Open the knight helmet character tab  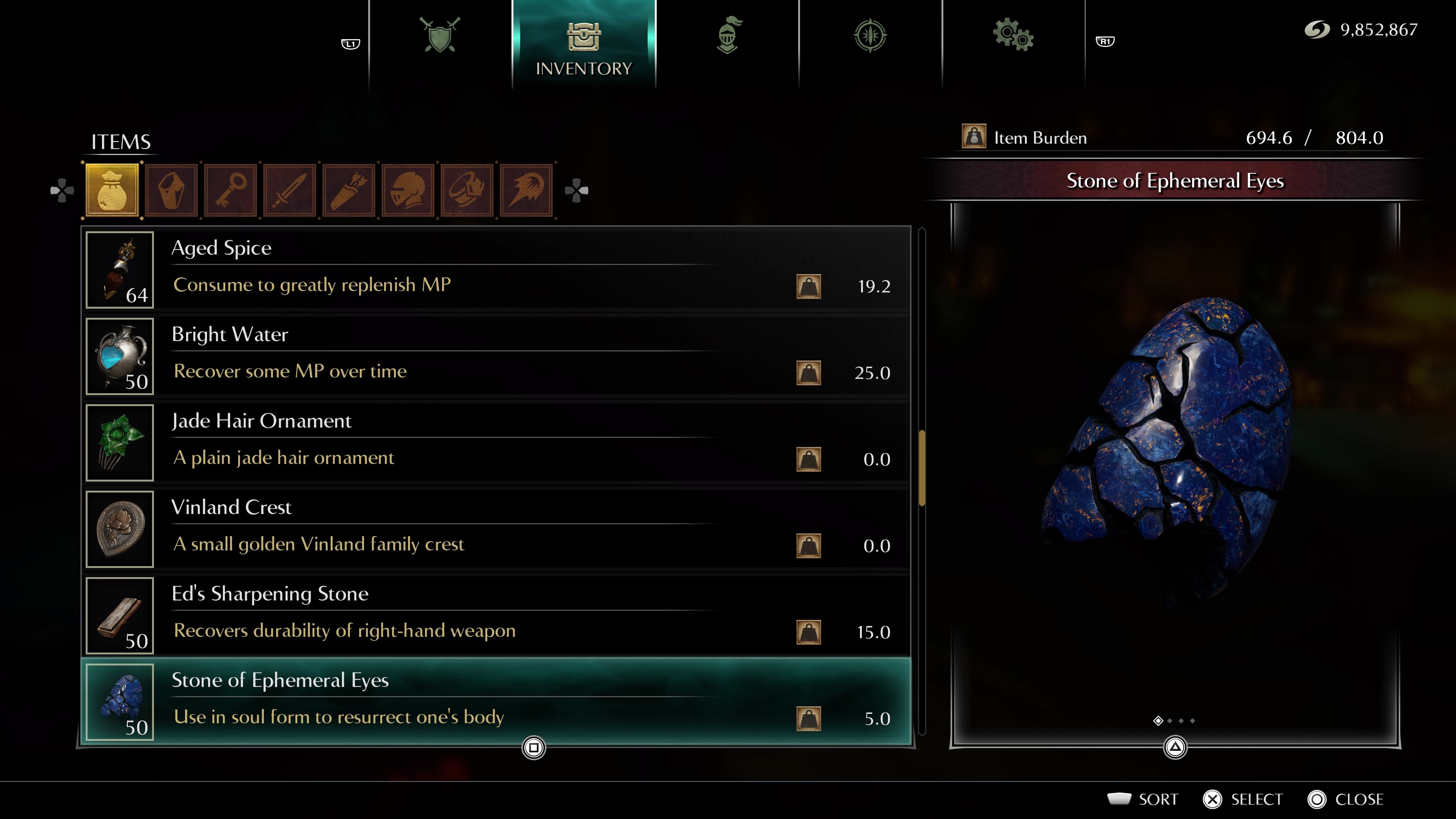pos(728,36)
